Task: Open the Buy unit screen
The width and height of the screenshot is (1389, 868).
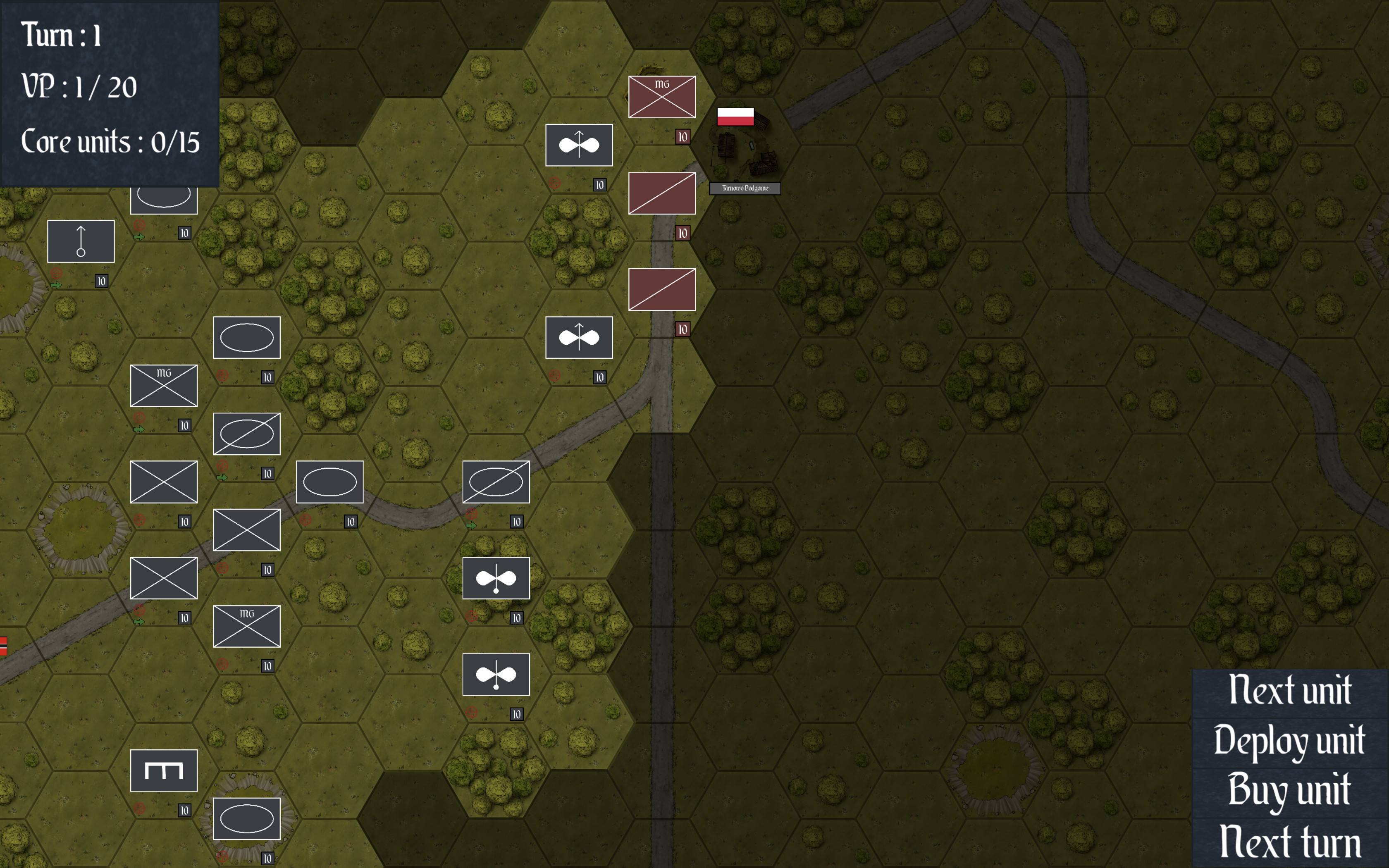Action: [x=1291, y=792]
